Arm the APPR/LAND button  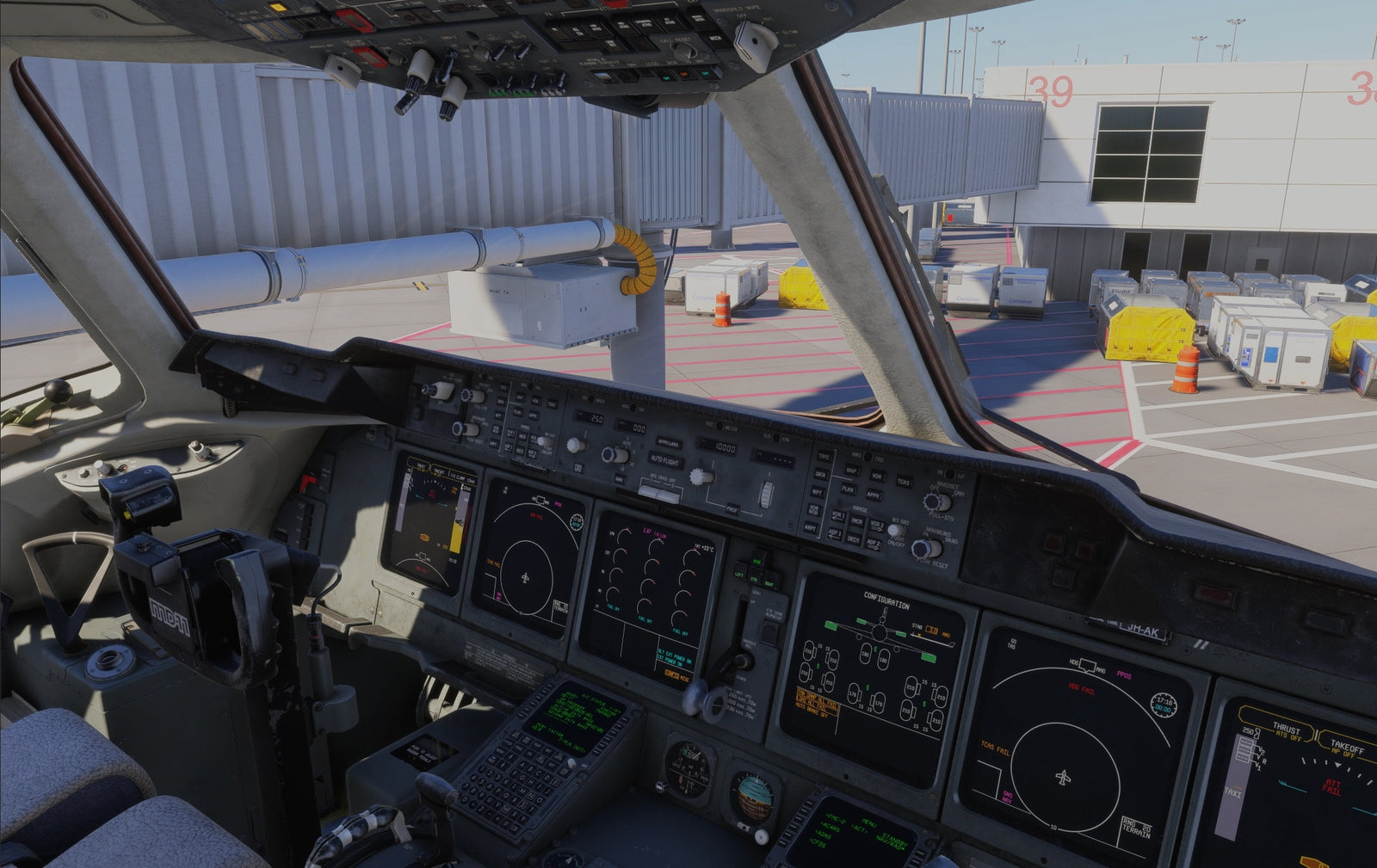click(667, 443)
